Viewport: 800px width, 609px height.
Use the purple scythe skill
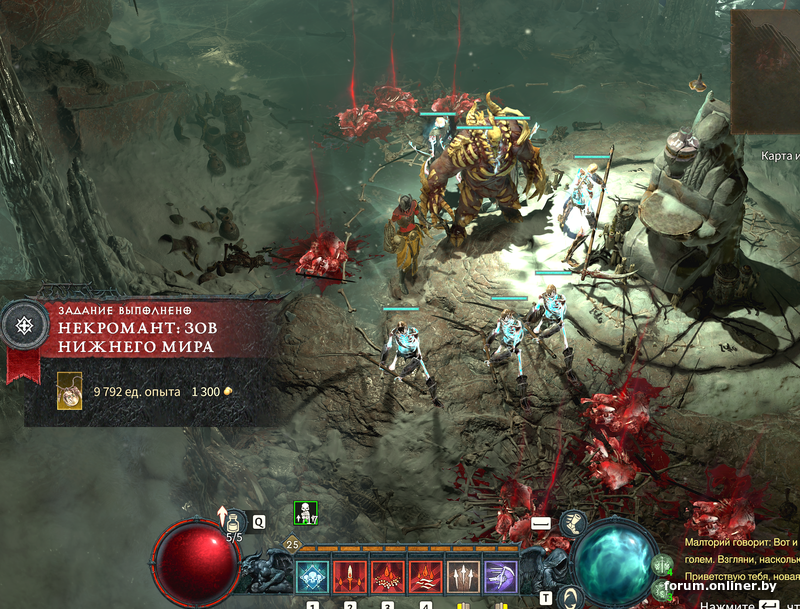pyautogui.click(x=500, y=578)
